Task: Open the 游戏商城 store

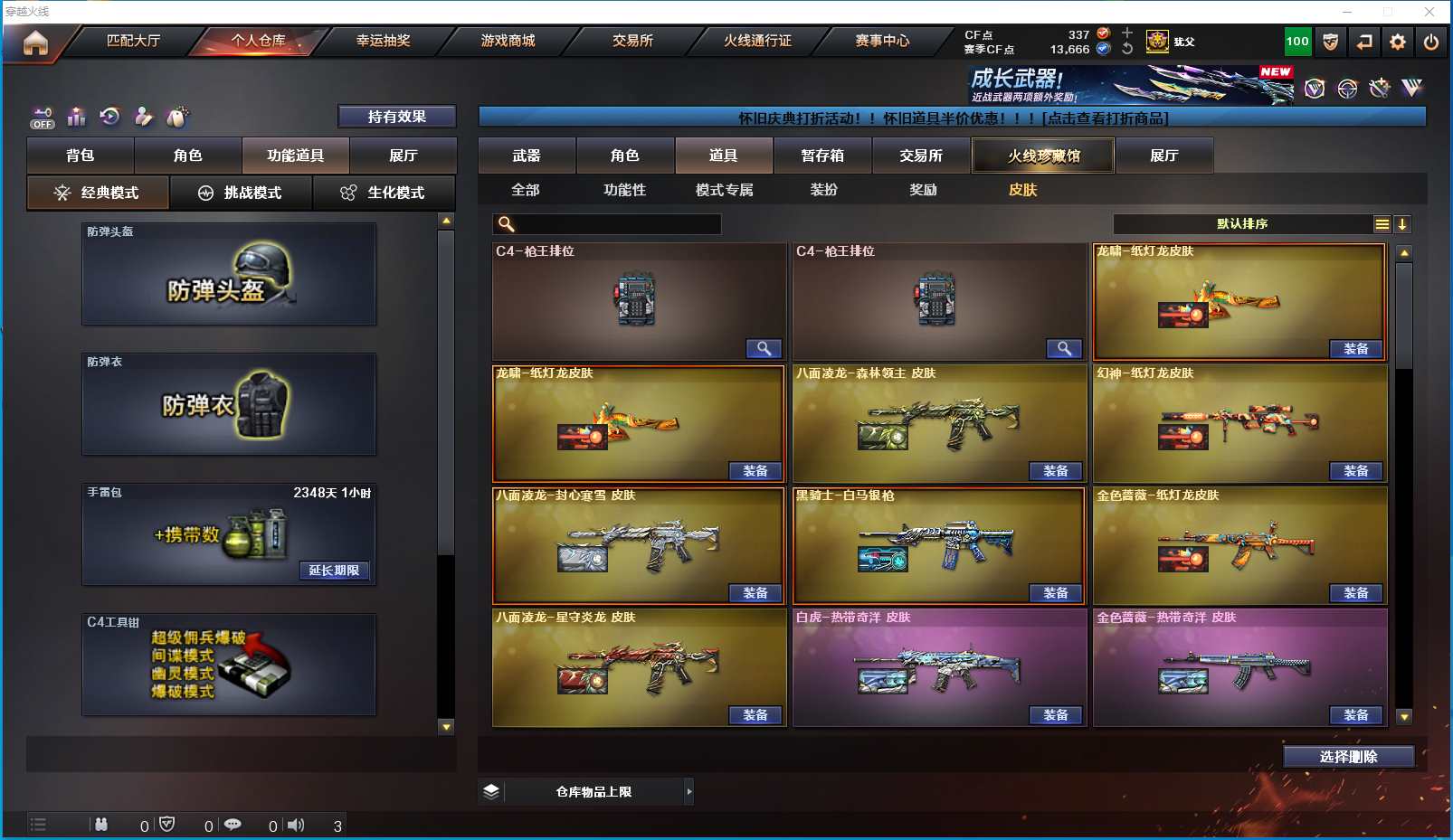Action: point(508,41)
